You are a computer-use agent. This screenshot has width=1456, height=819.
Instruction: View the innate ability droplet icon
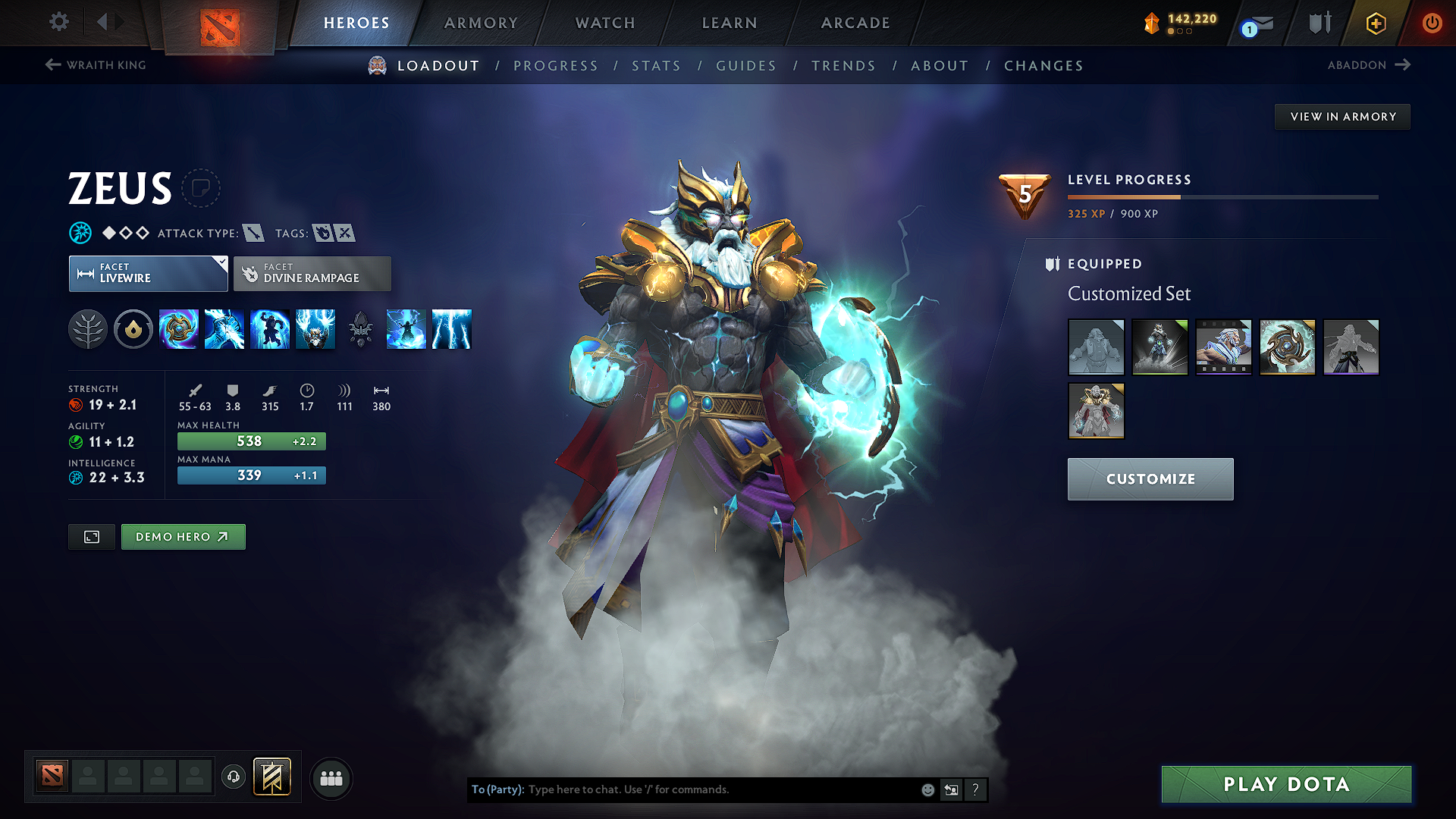(x=133, y=329)
